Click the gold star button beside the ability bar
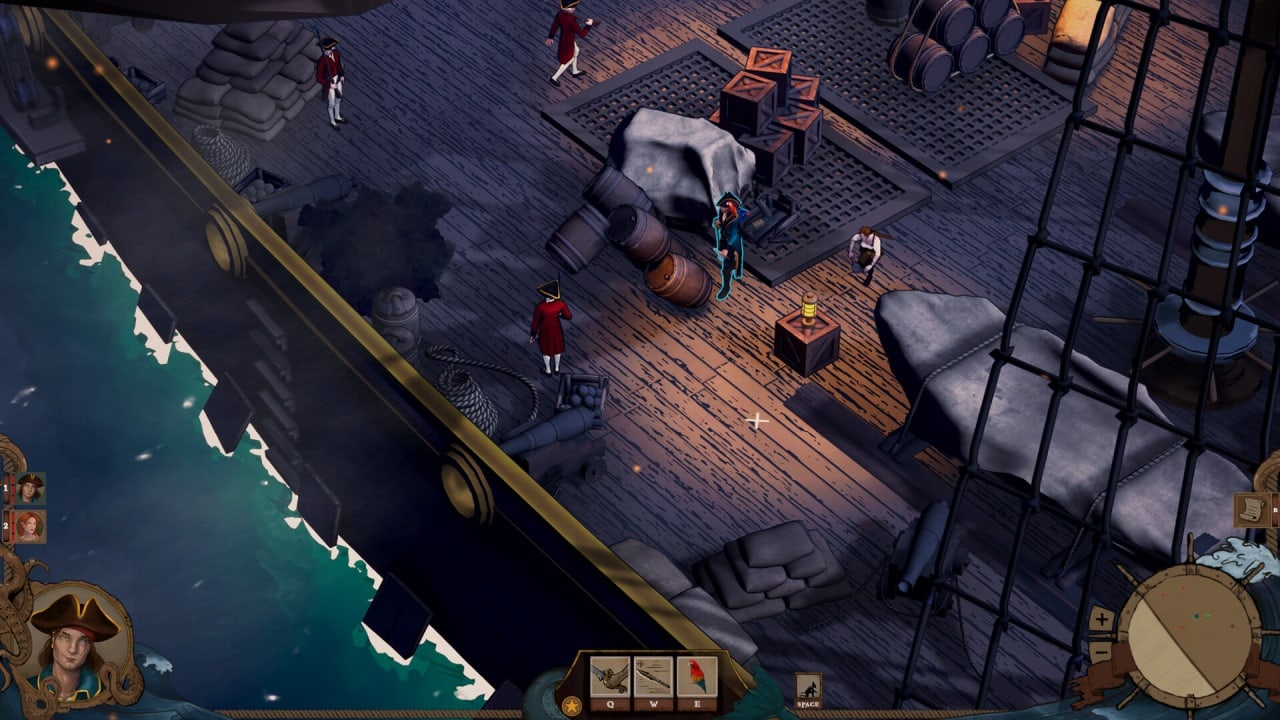Screen dimensions: 1280x720 [x=572, y=705]
